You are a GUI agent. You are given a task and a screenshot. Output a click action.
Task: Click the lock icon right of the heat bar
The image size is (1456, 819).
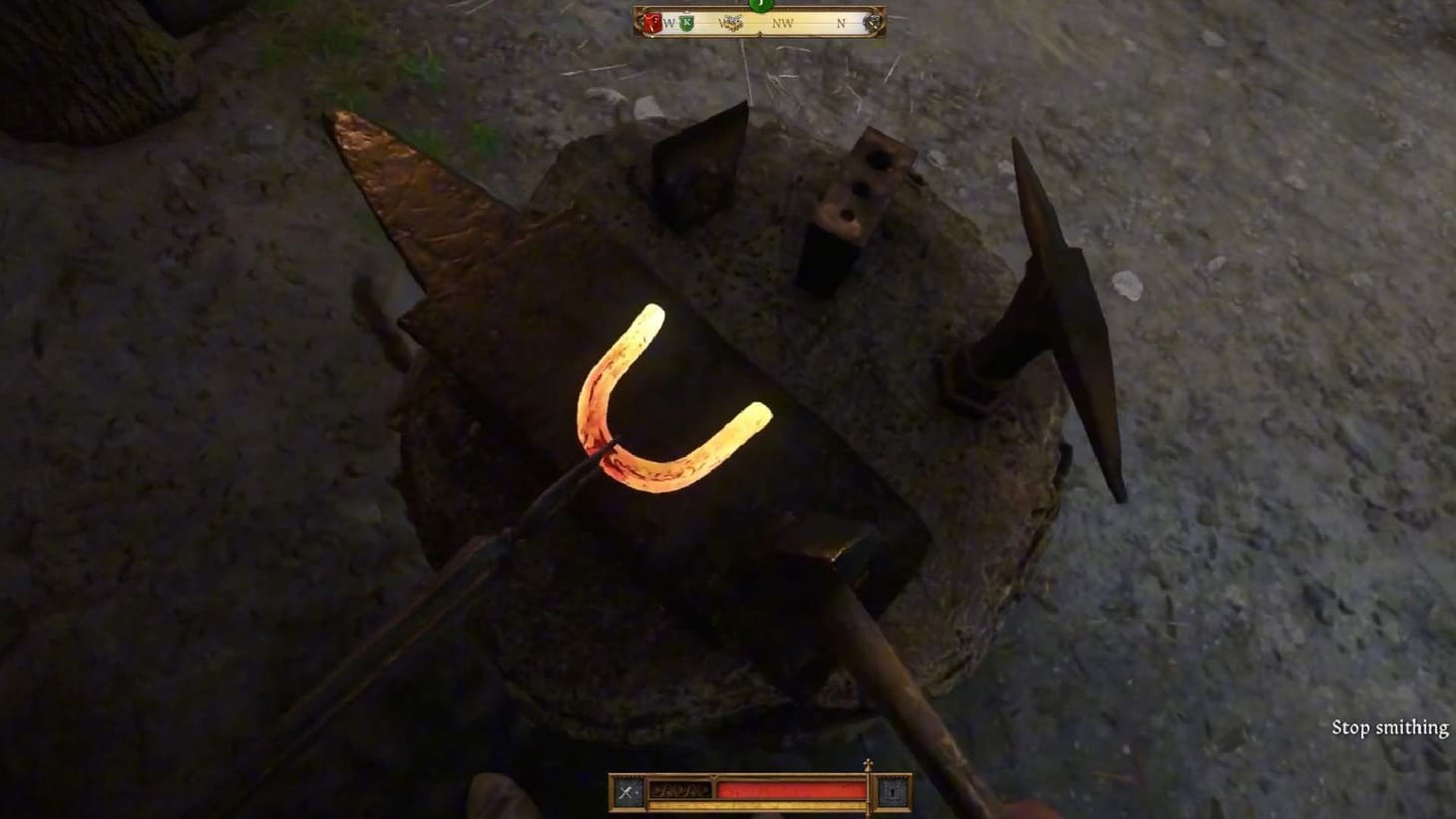coord(891,792)
